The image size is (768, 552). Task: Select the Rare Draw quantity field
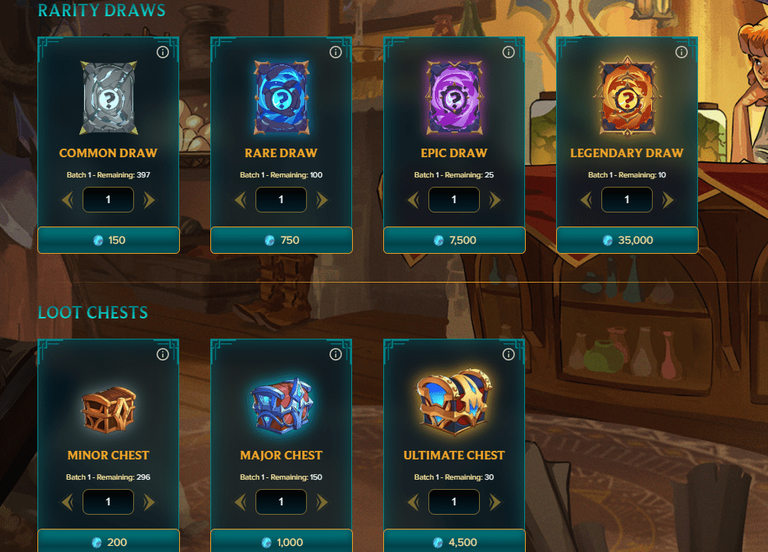point(281,200)
